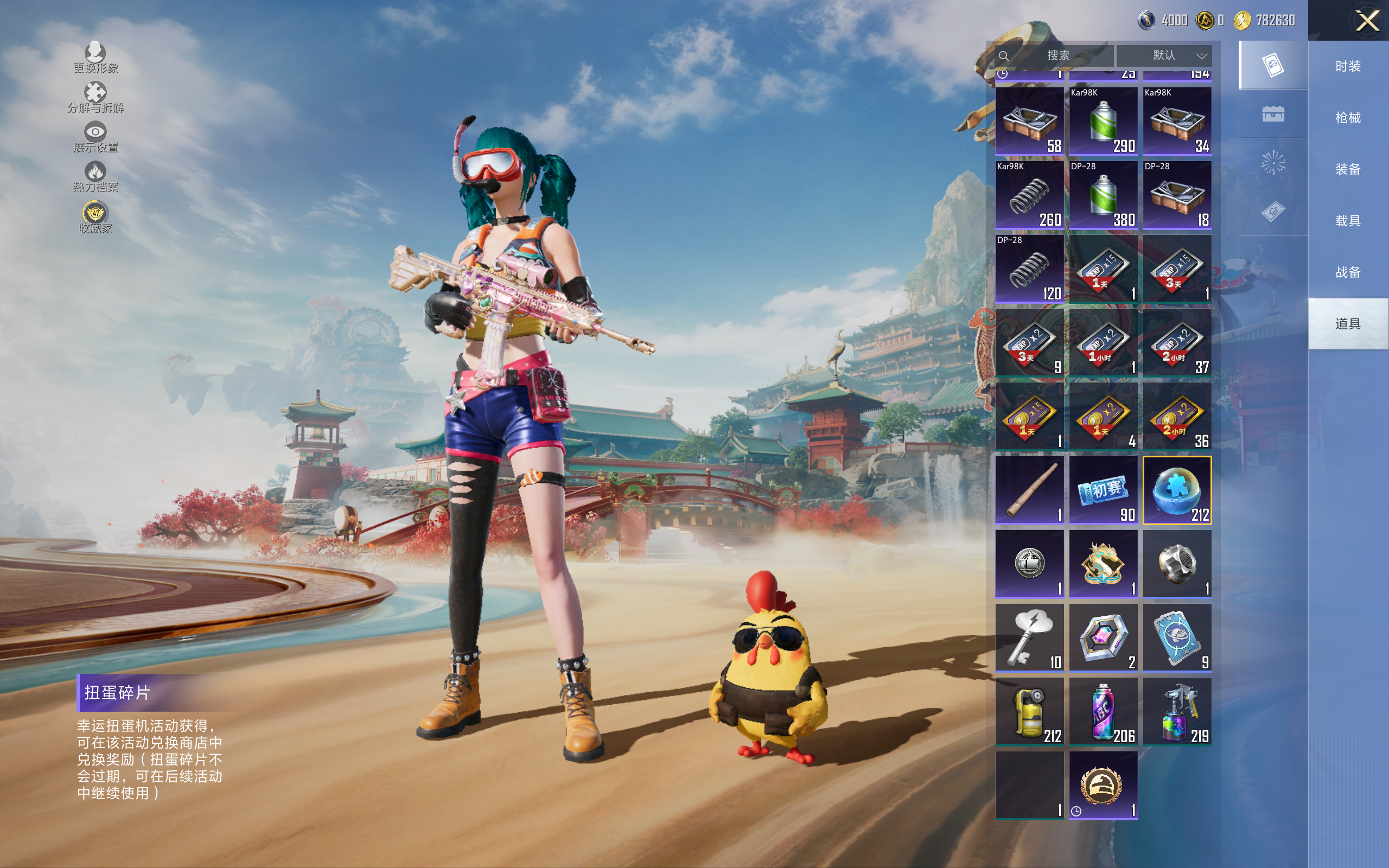Show the 载具 category
The image size is (1389, 868).
point(1348,220)
